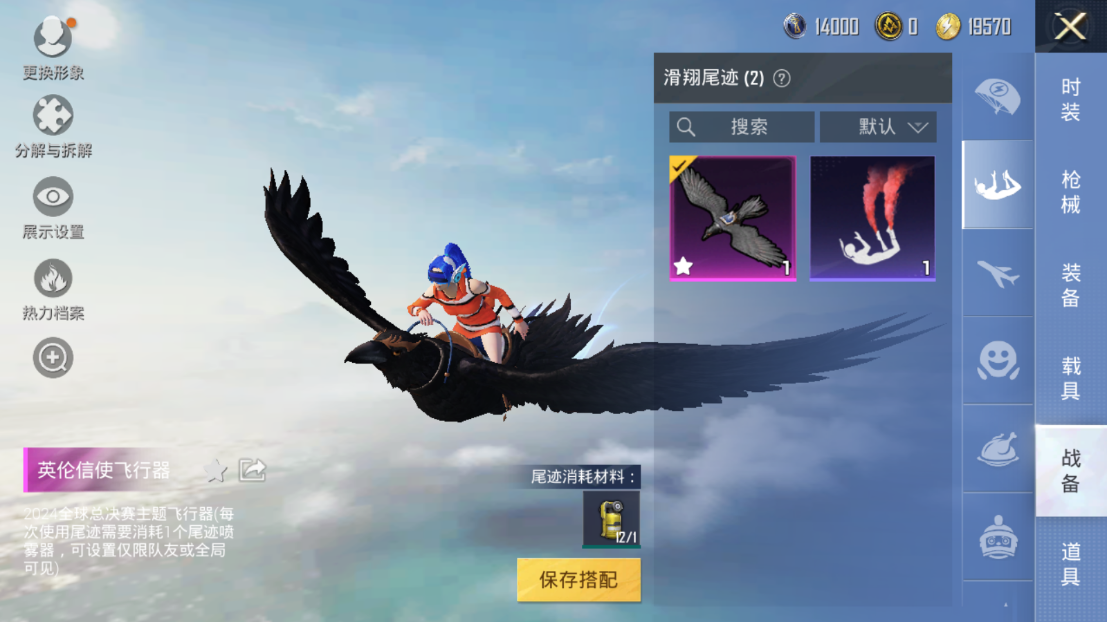Click the magnifier zoom-in preview icon
The width and height of the screenshot is (1107, 622).
pyautogui.click(x=53, y=357)
